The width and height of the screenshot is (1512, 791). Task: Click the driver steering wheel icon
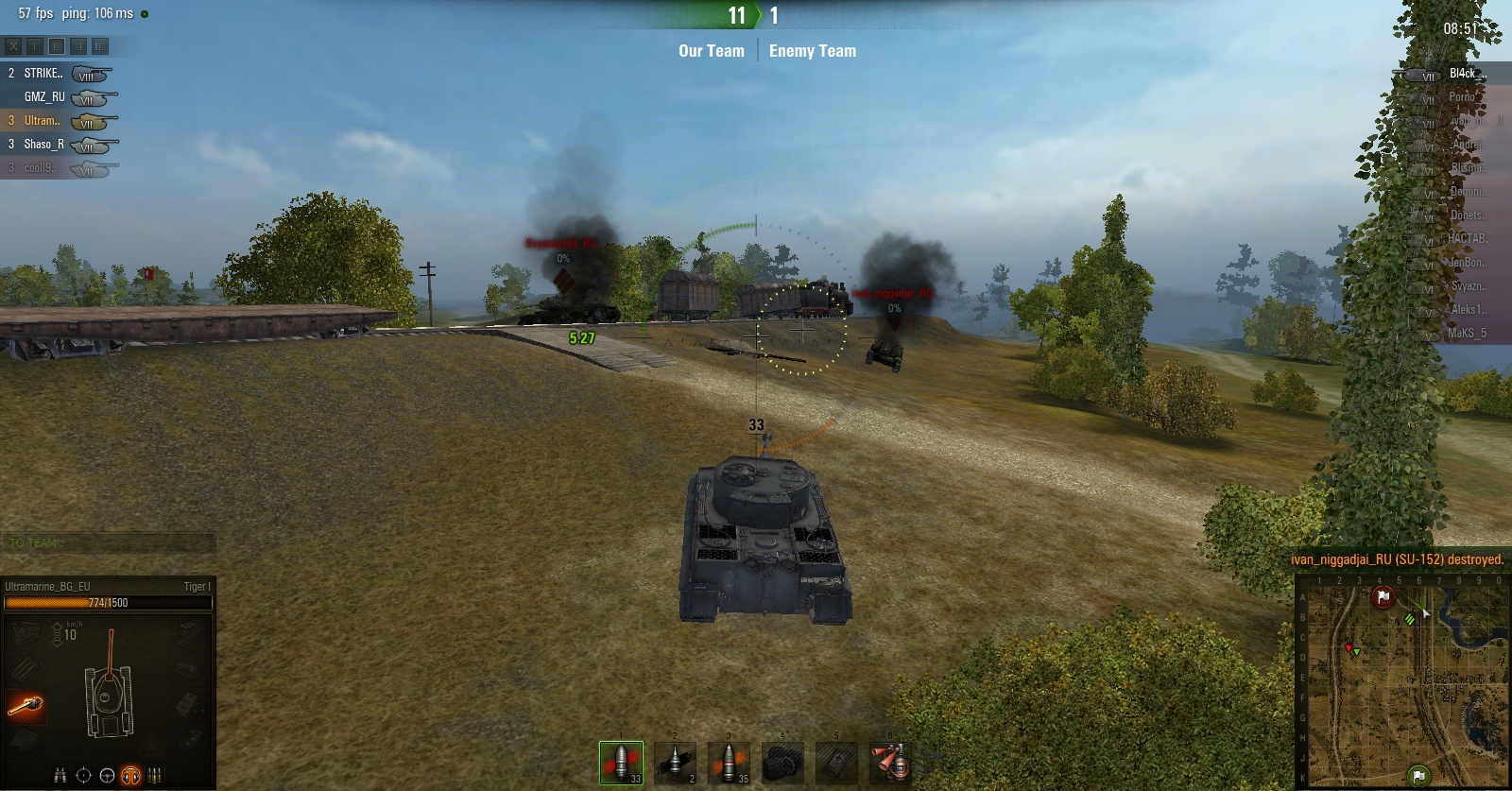point(108,776)
